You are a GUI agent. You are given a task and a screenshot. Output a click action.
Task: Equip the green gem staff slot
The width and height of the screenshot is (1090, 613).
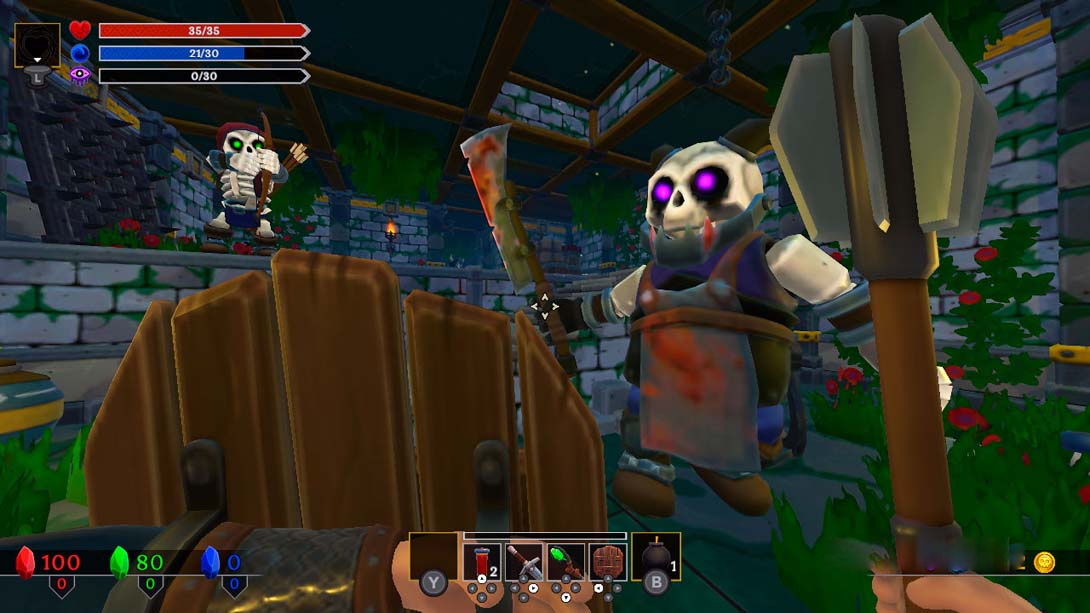point(566,562)
